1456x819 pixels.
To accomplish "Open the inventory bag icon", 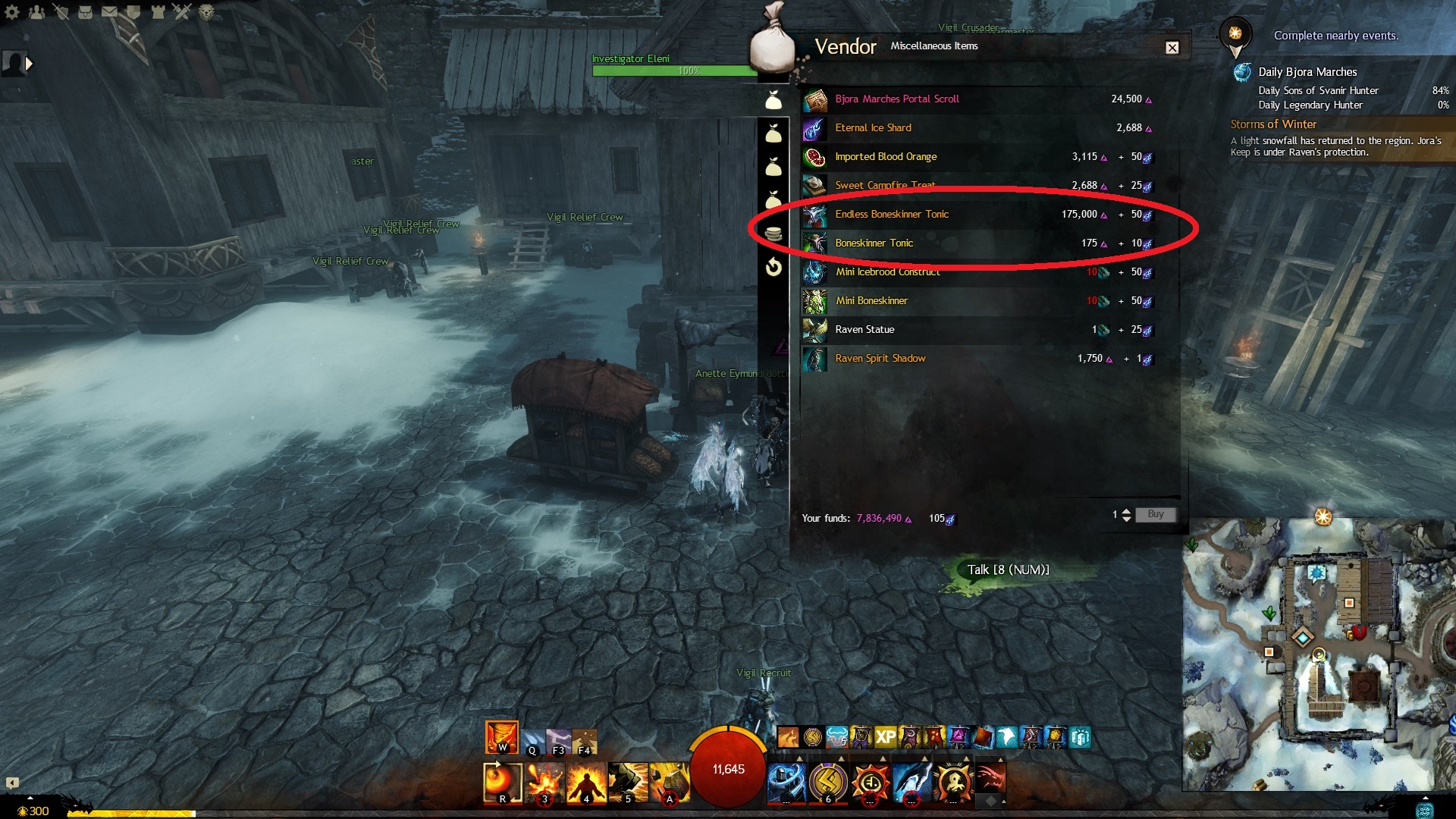I will pos(85,12).
